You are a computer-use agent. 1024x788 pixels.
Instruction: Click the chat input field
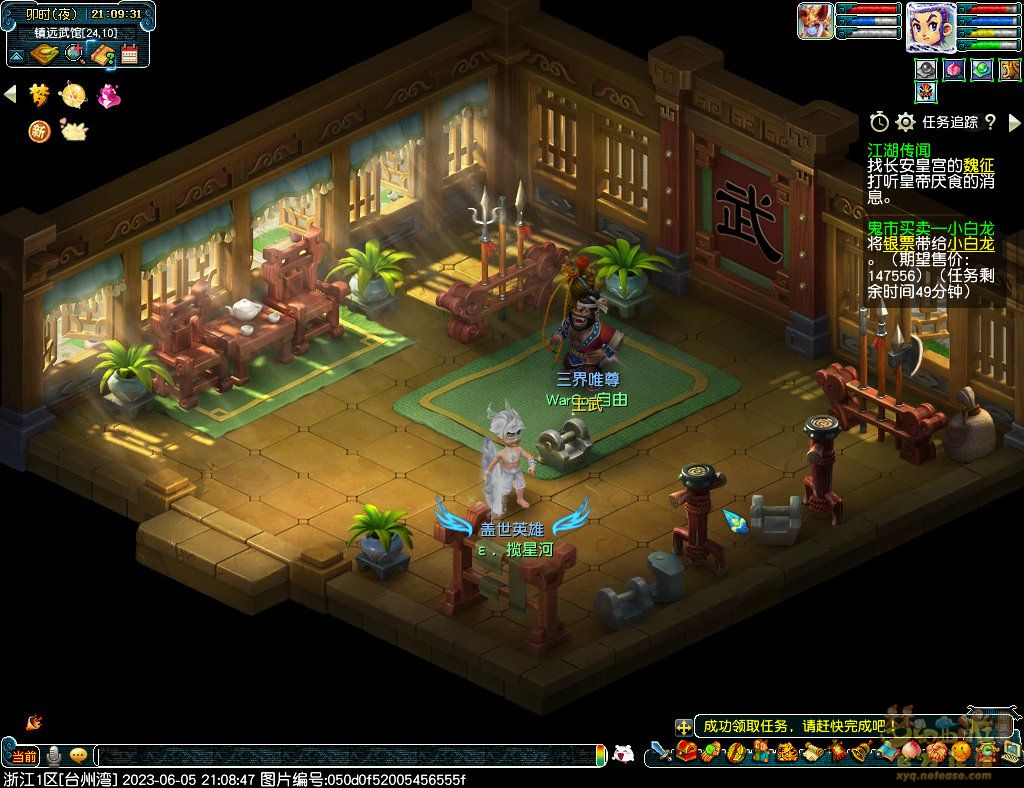click(x=350, y=756)
